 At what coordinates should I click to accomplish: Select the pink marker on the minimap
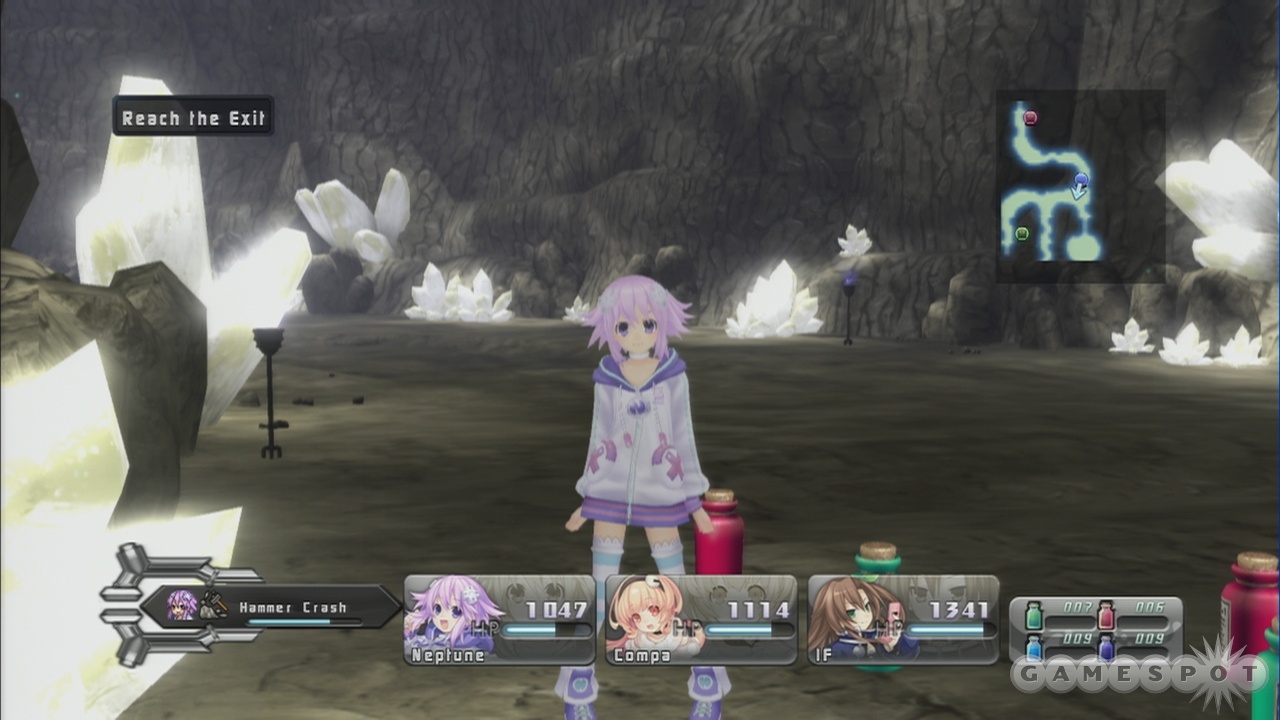click(x=1030, y=118)
